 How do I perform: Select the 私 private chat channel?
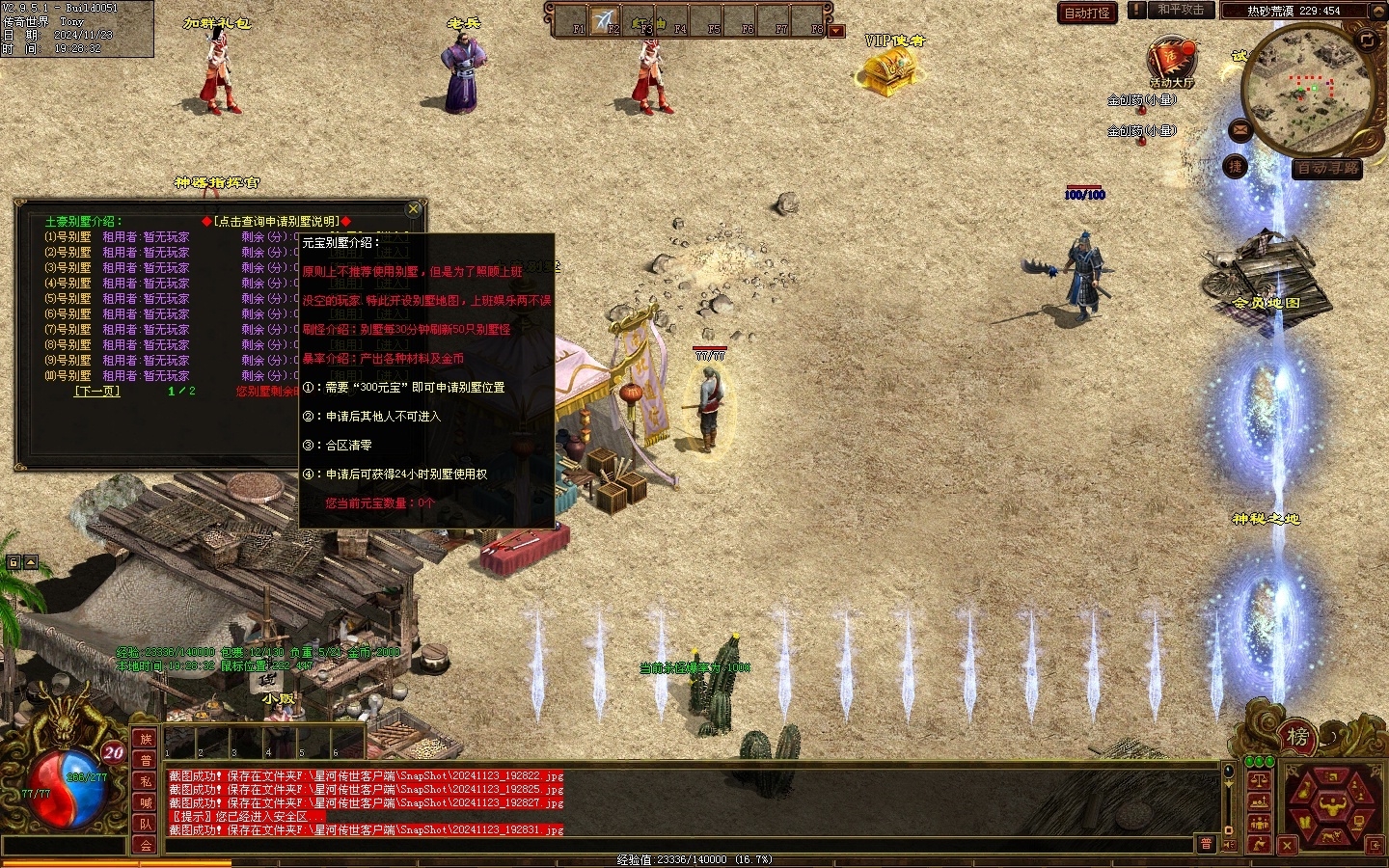pyautogui.click(x=146, y=781)
